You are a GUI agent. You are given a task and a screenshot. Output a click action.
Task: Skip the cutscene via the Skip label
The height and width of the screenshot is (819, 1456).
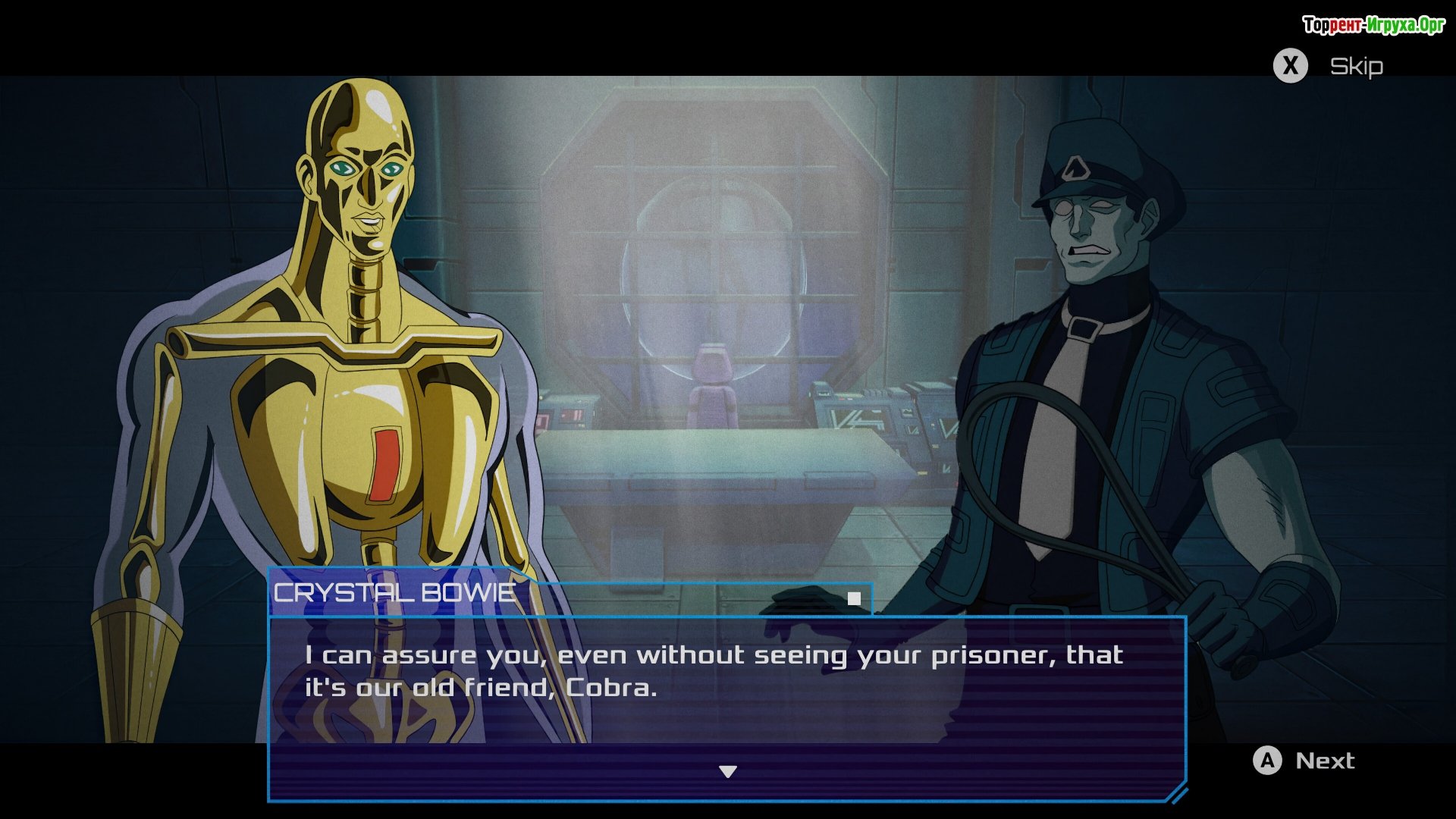(1356, 67)
